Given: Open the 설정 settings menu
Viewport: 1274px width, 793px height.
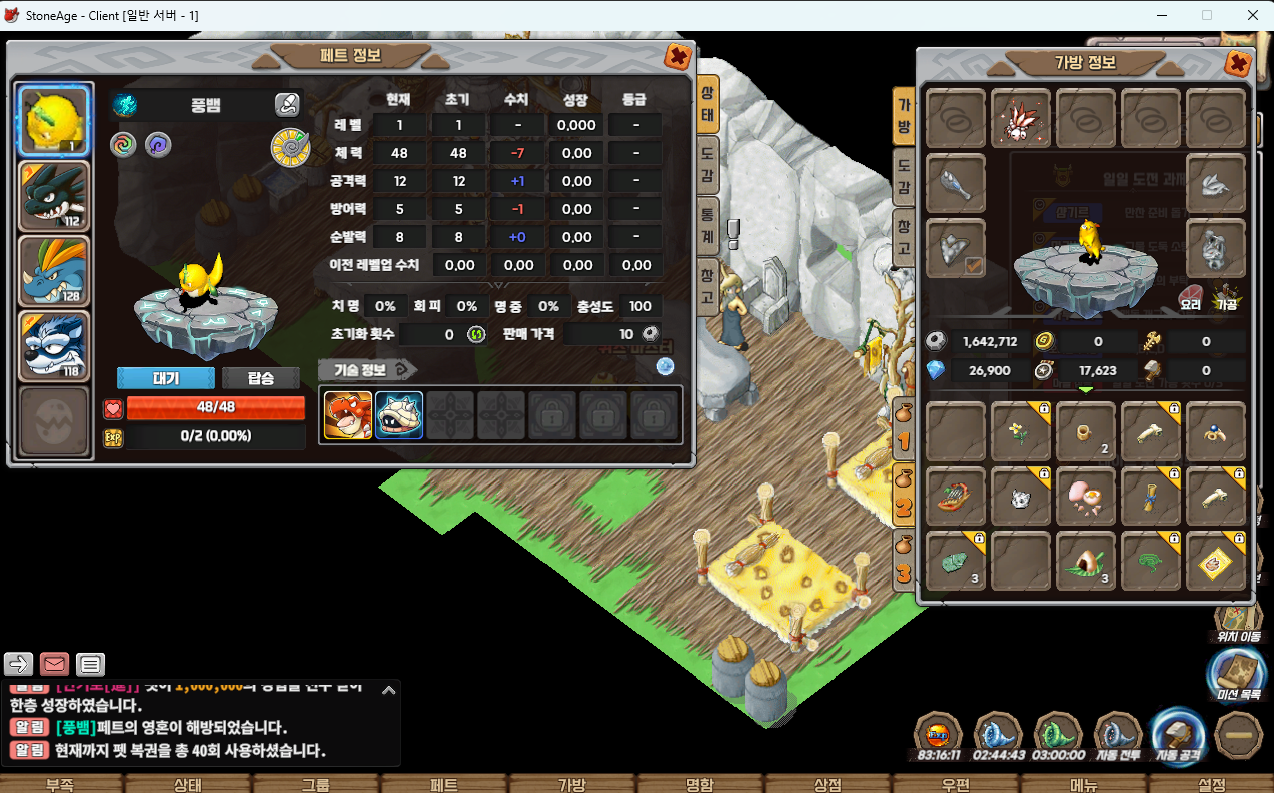Looking at the screenshot, I should 1211,784.
